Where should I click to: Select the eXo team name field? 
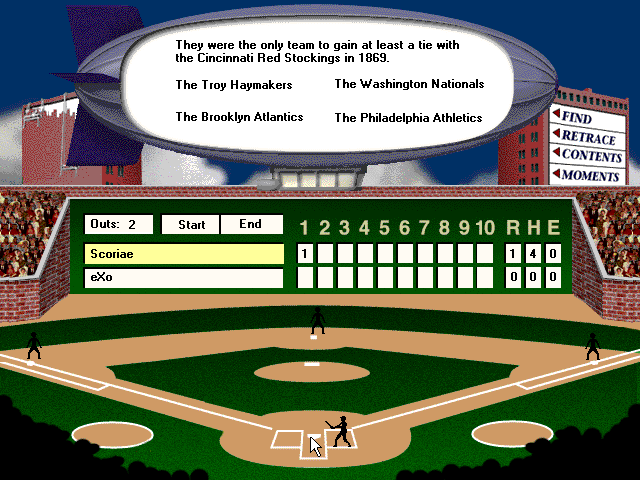[x=184, y=278]
